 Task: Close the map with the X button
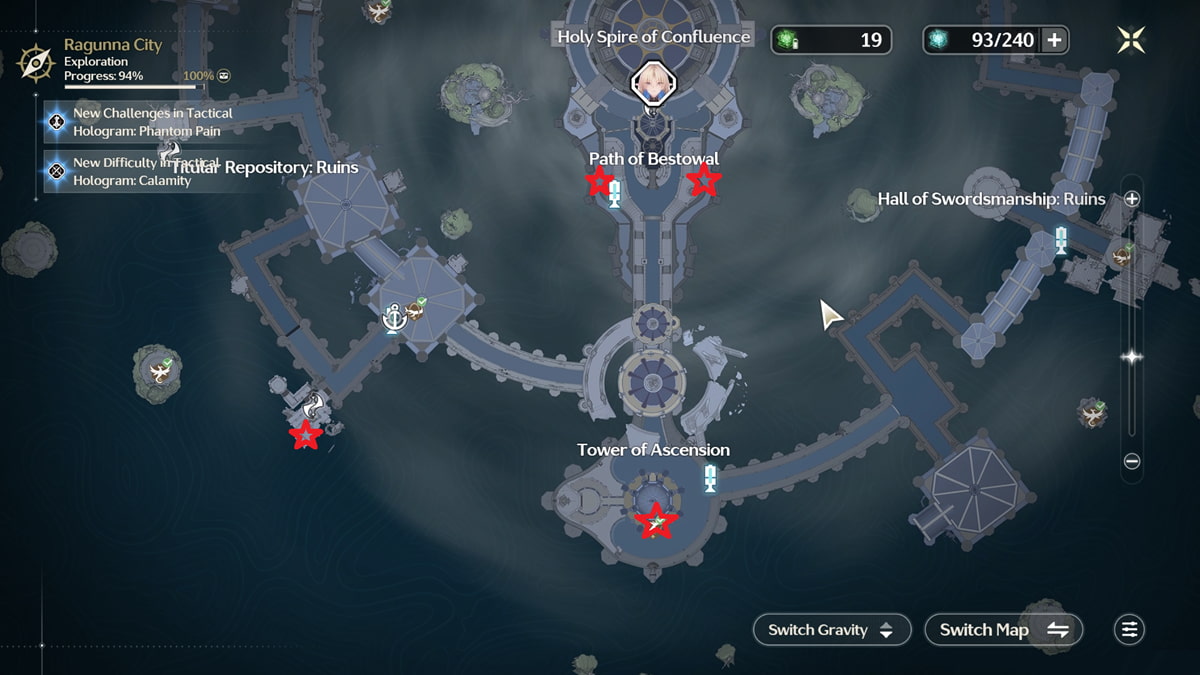click(1131, 40)
